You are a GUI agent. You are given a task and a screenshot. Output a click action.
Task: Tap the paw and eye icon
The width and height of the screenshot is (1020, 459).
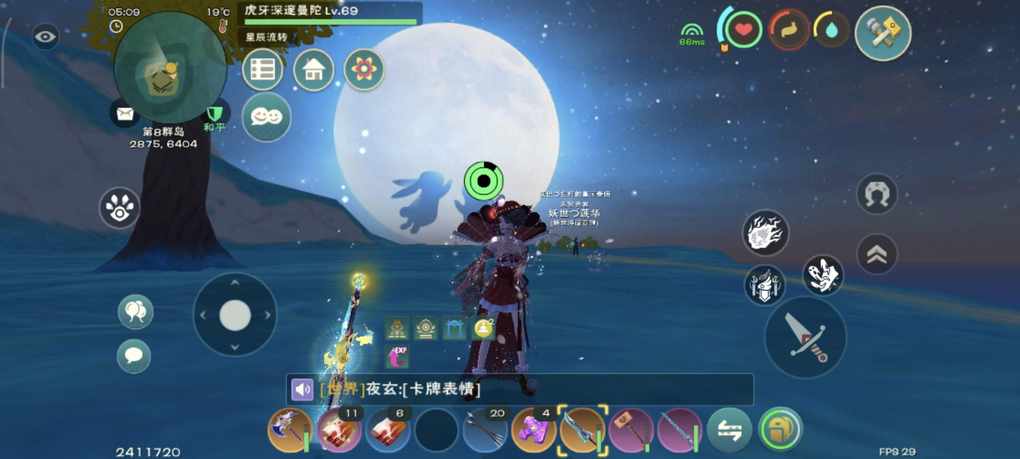(120, 208)
